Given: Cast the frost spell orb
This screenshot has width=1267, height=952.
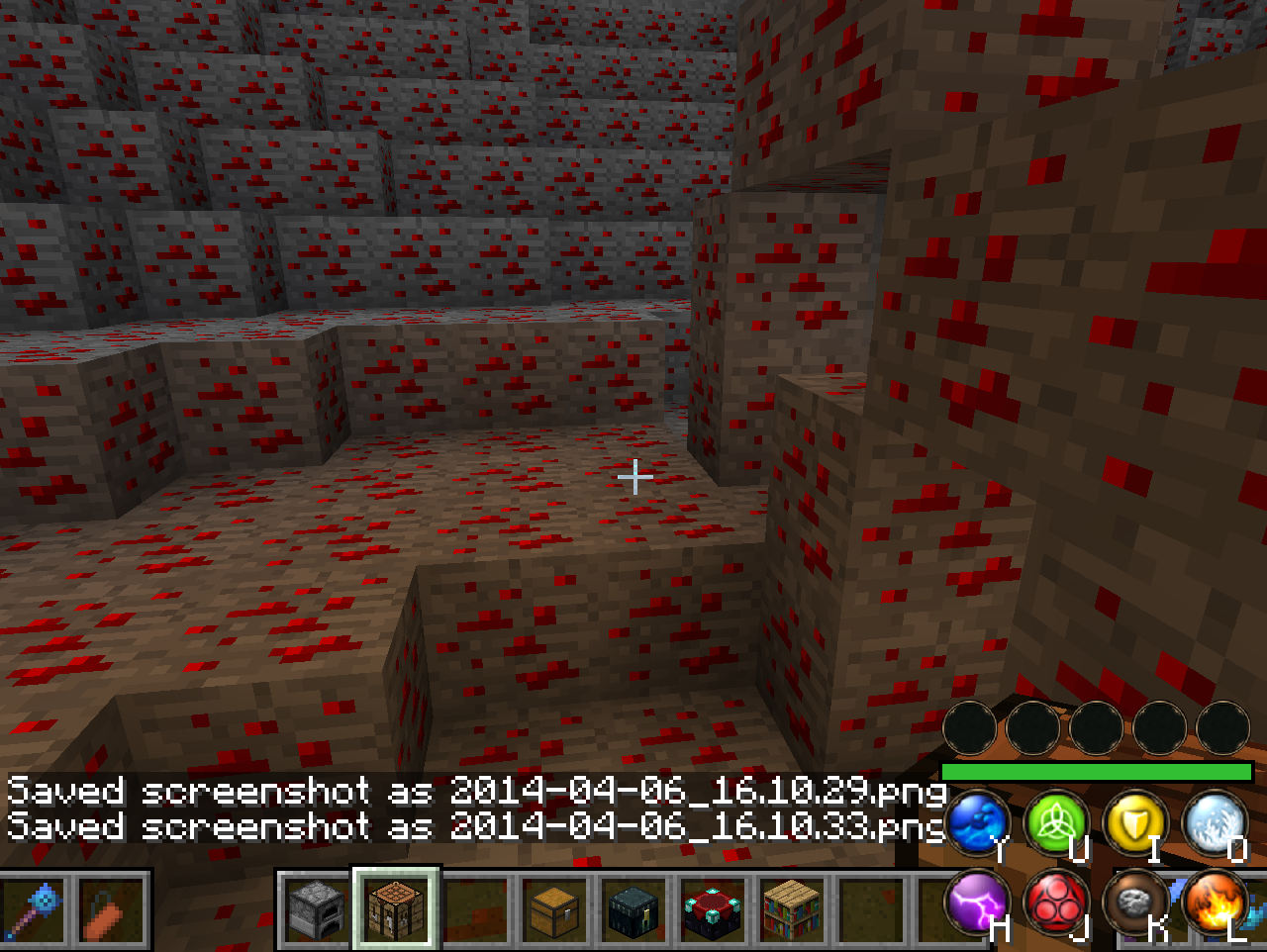Looking at the screenshot, I should point(1214,823).
